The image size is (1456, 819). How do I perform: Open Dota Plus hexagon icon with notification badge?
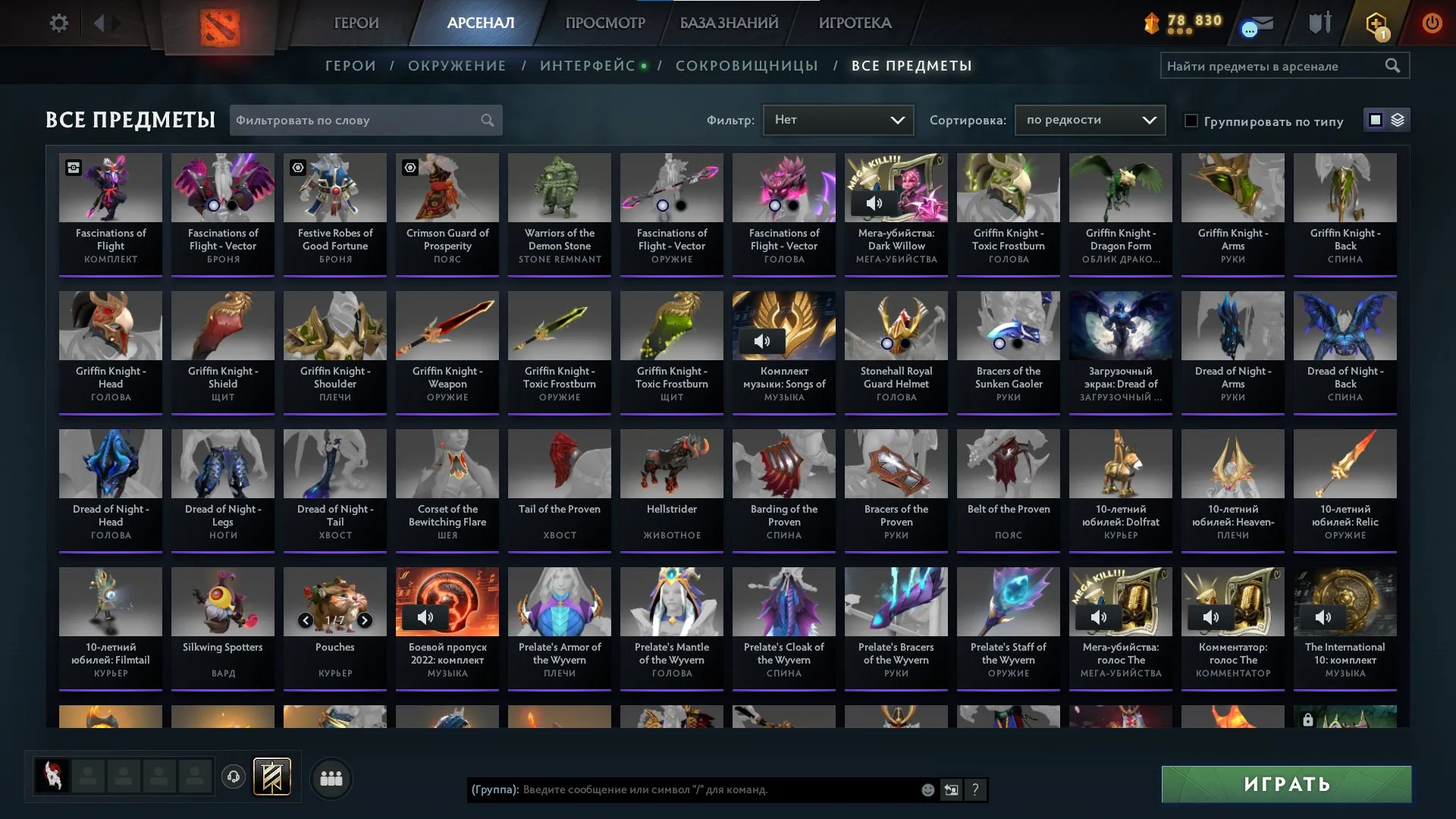click(1376, 23)
